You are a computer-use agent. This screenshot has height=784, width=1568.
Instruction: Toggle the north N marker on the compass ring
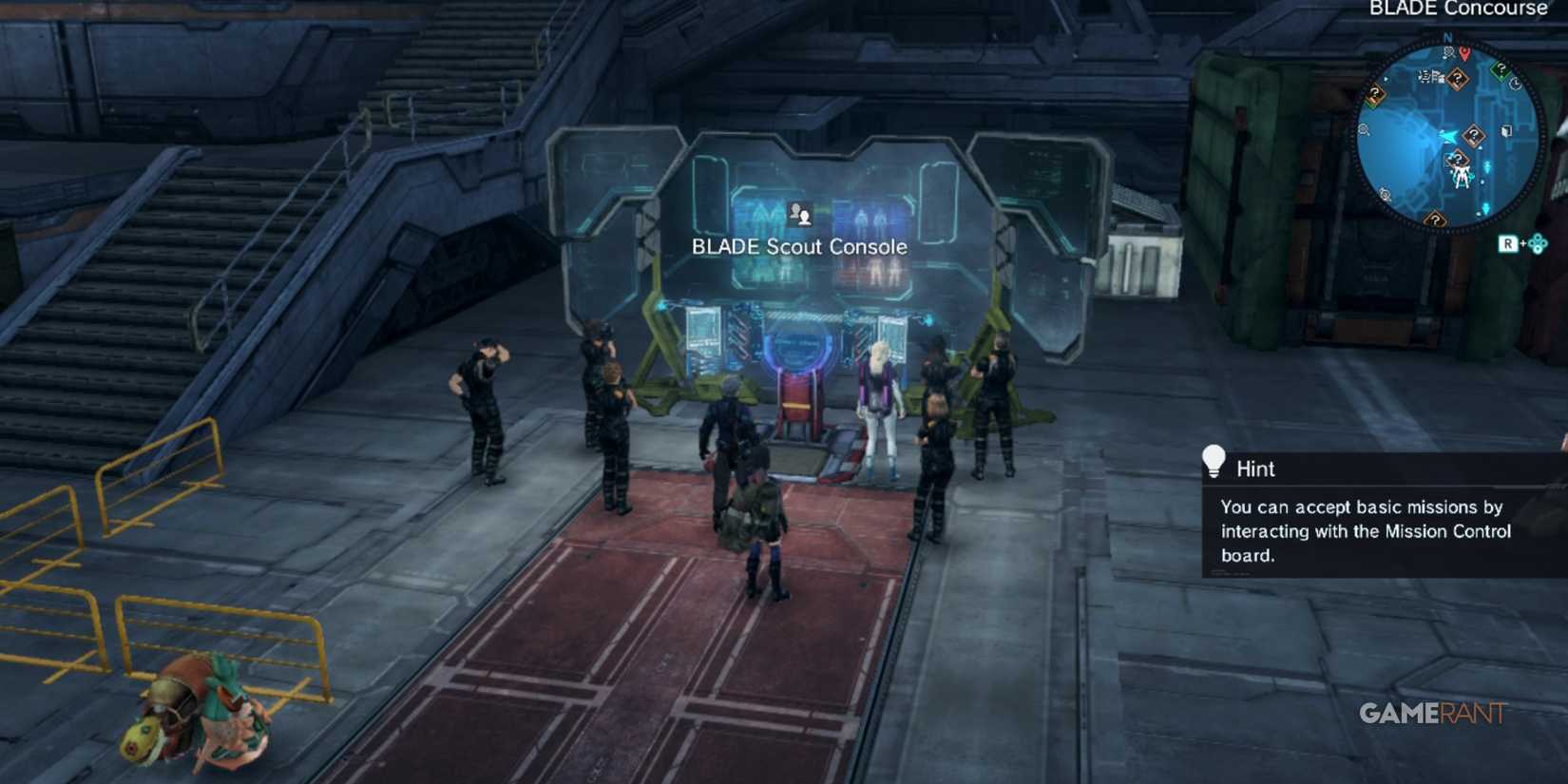pyautogui.click(x=1447, y=36)
